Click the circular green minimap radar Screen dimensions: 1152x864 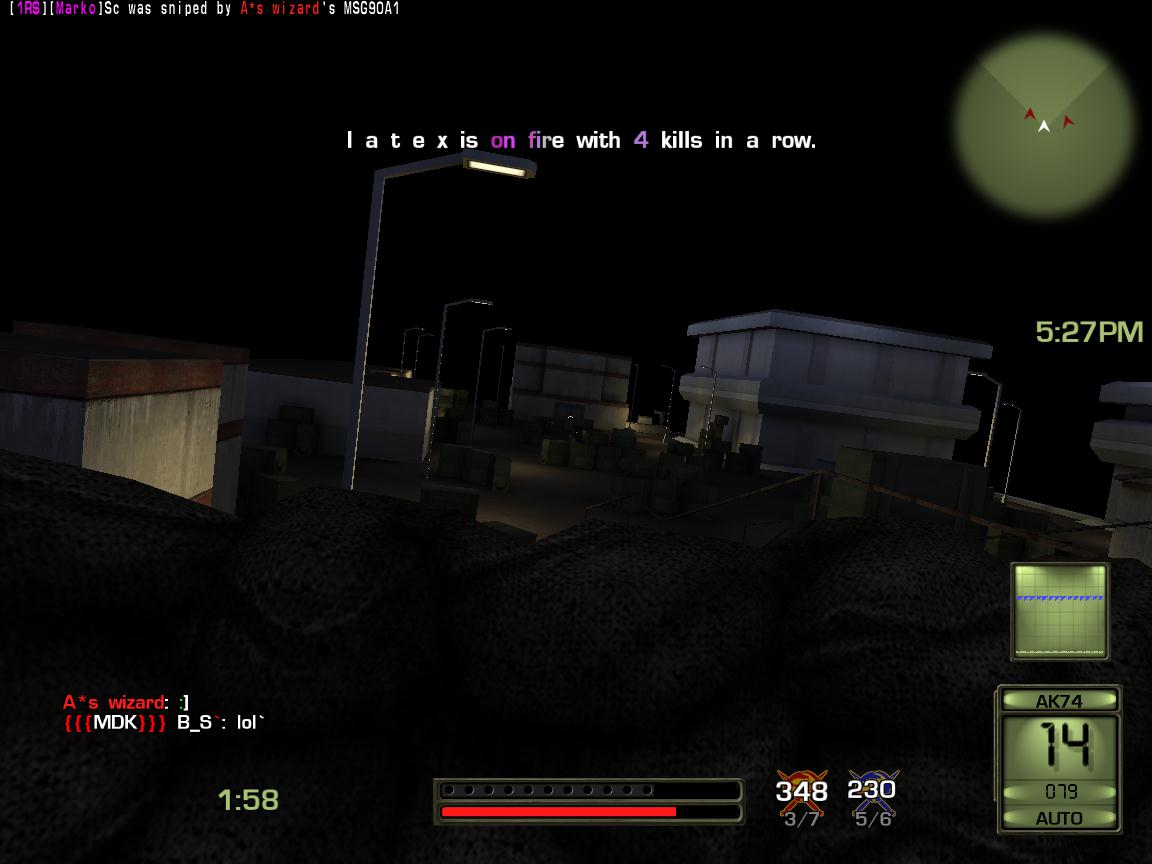click(1044, 125)
